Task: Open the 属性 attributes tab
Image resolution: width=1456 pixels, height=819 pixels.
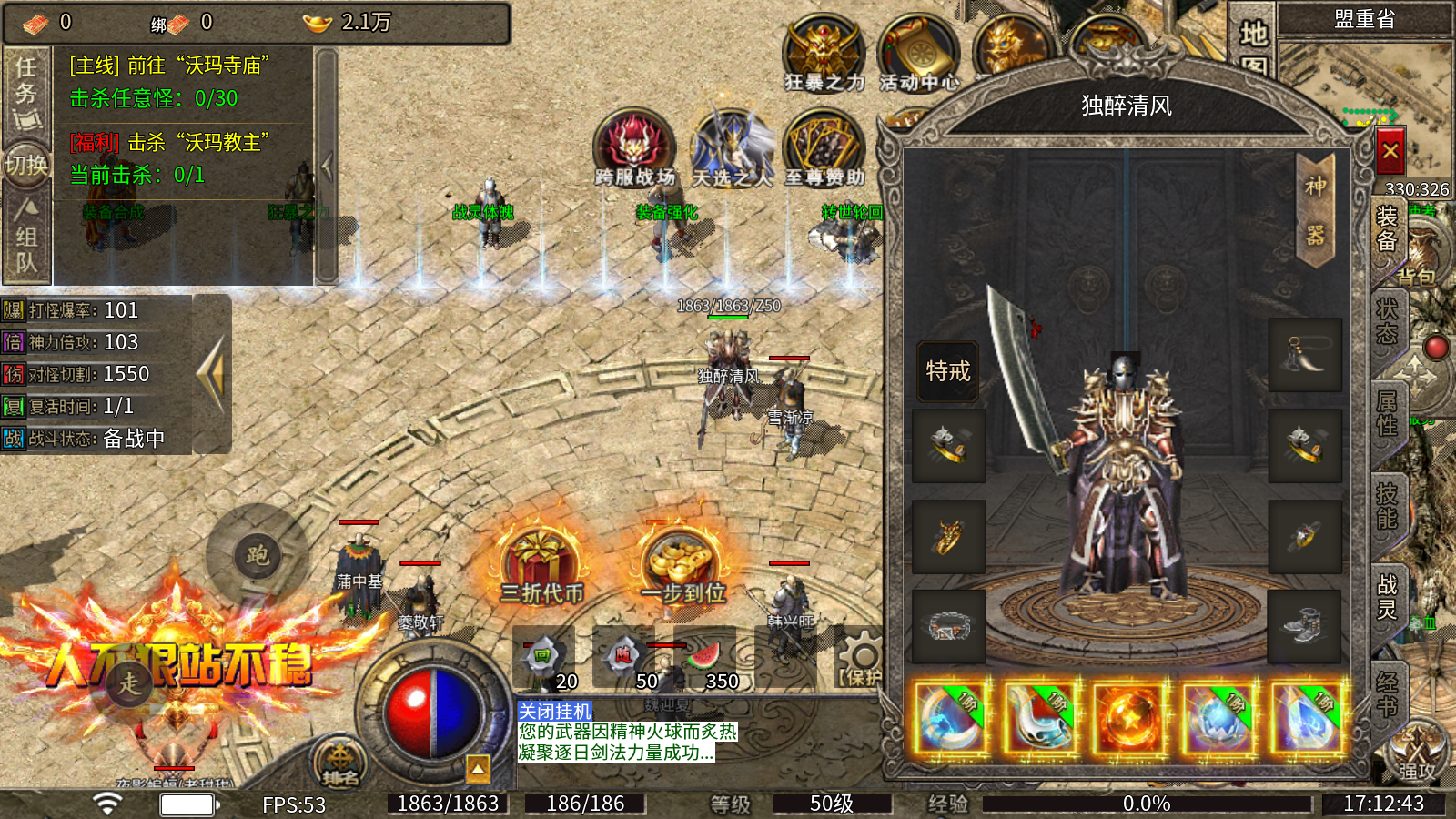Action: [x=1387, y=413]
